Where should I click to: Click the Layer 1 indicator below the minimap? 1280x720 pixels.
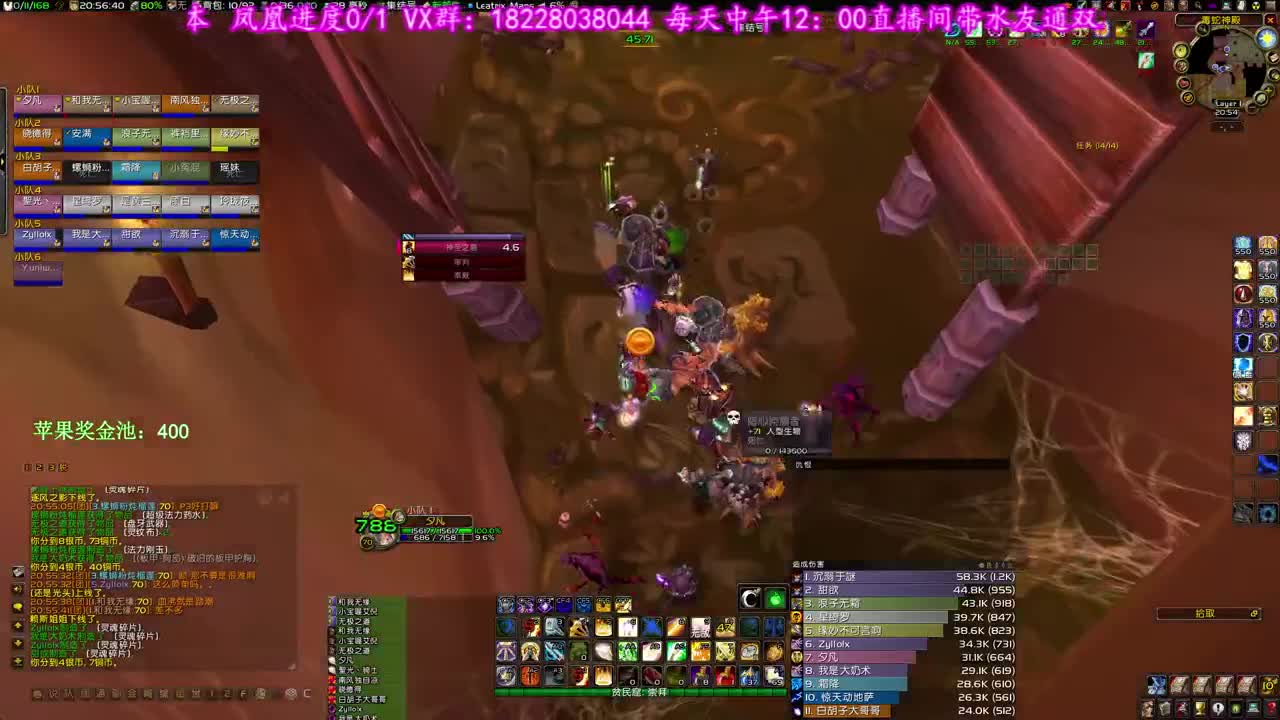point(1227,103)
